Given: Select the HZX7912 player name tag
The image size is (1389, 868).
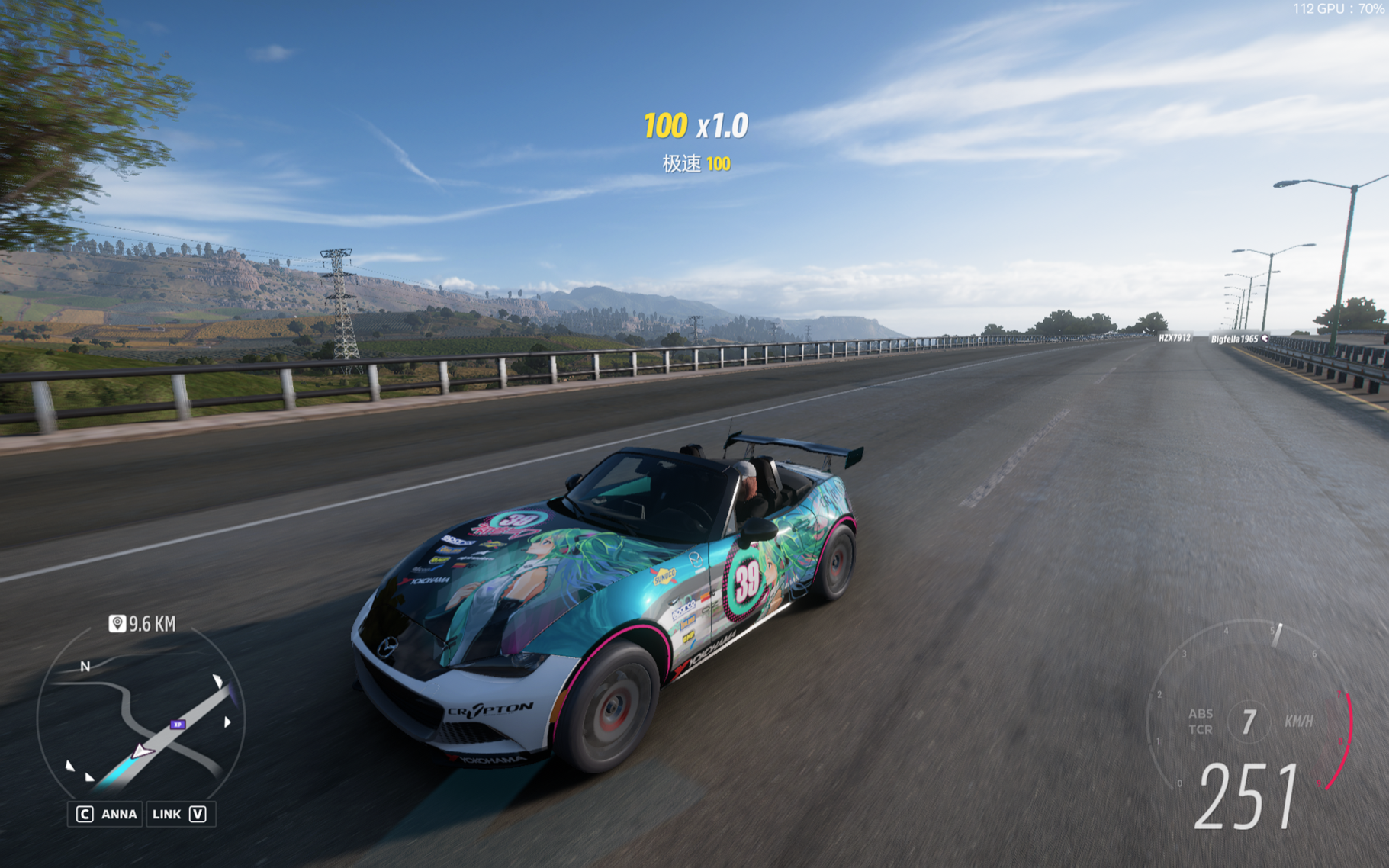Looking at the screenshot, I should click(1174, 338).
